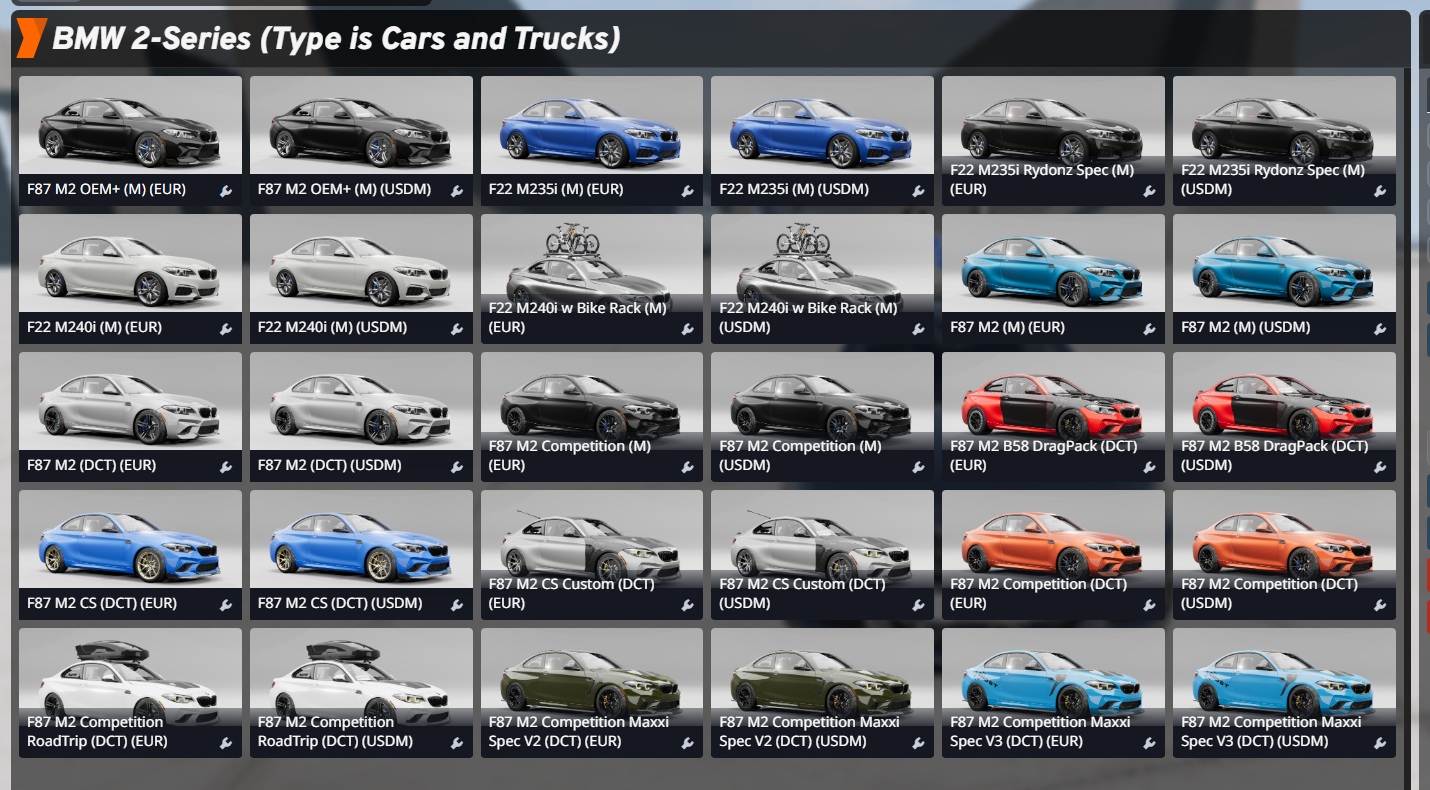1430x790 pixels.
Task: Select F22 M235i Rydonz Spec (M) (USDM)
Action: [1284, 130]
